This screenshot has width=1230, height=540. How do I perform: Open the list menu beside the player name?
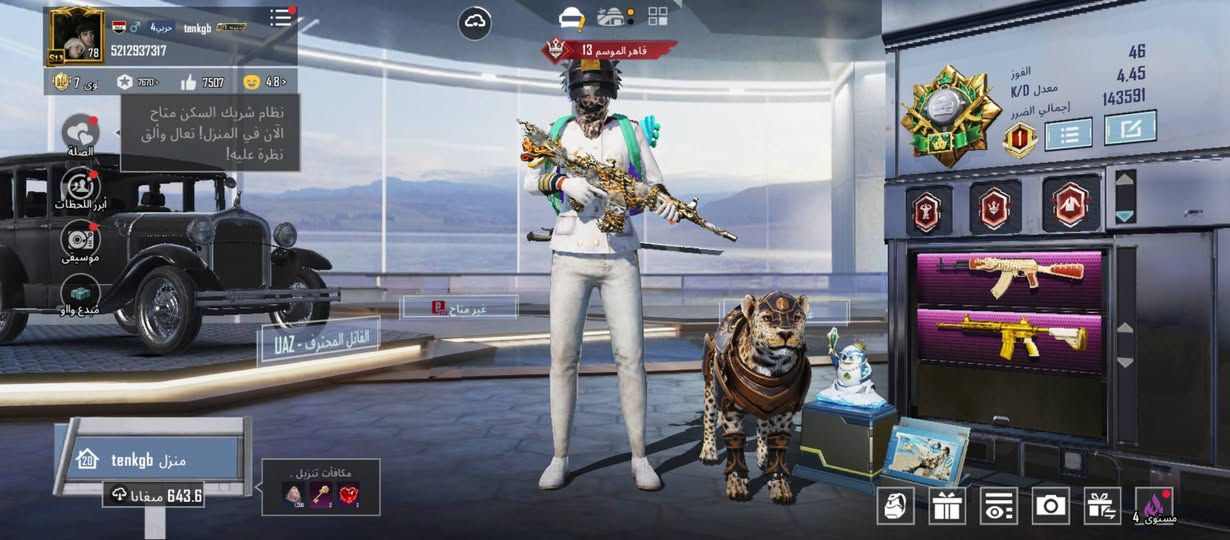[281, 18]
